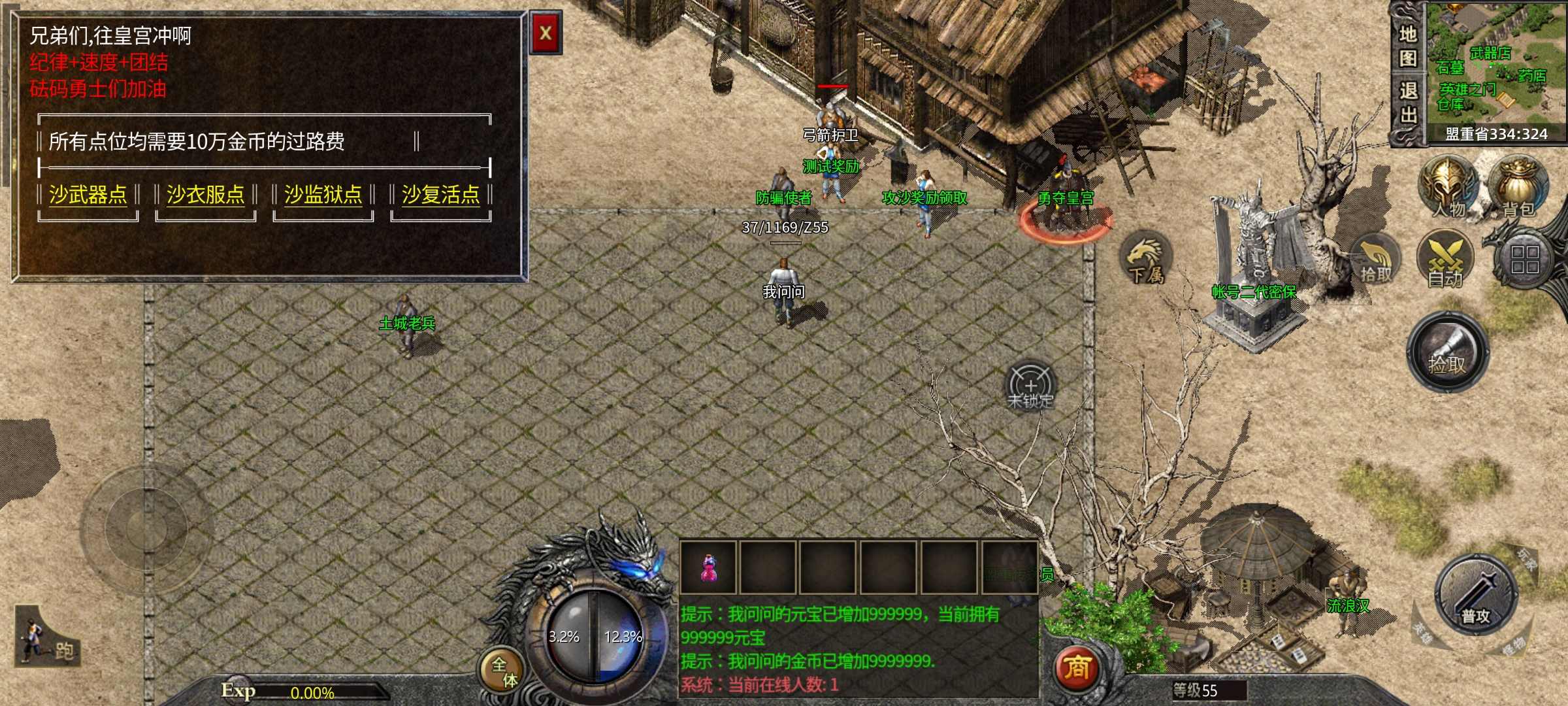Use the 普攻 basic attack button
Viewport: 1568px width, 706px height.
(x=1475, y=596)
